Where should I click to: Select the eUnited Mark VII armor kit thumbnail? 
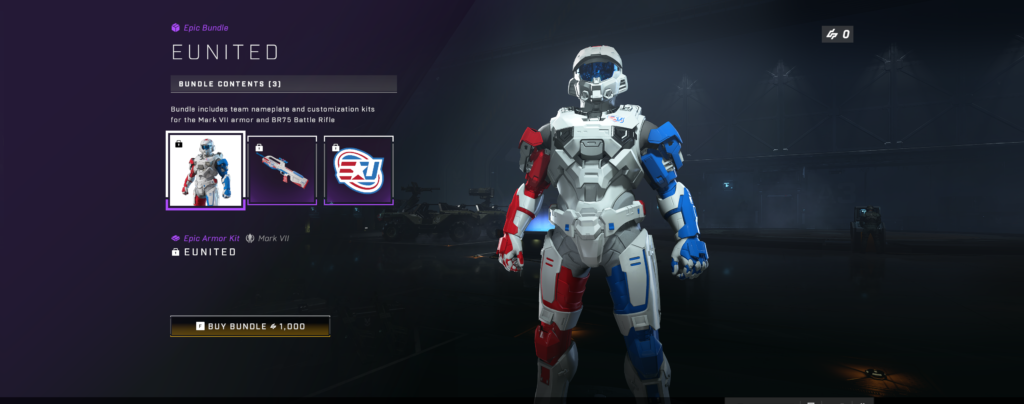[x=205, y=170]
